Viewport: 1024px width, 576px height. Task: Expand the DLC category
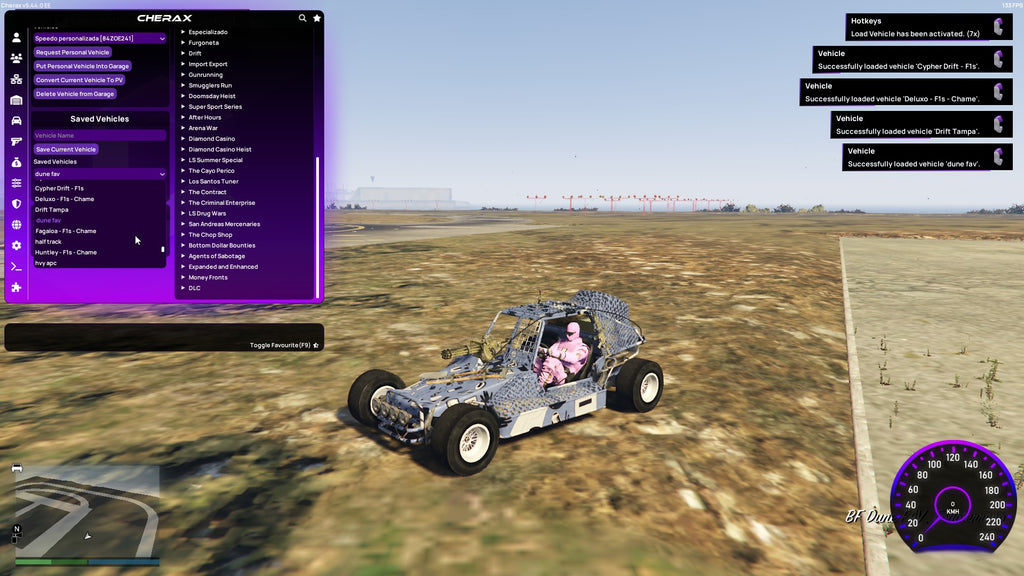point(194,288)
